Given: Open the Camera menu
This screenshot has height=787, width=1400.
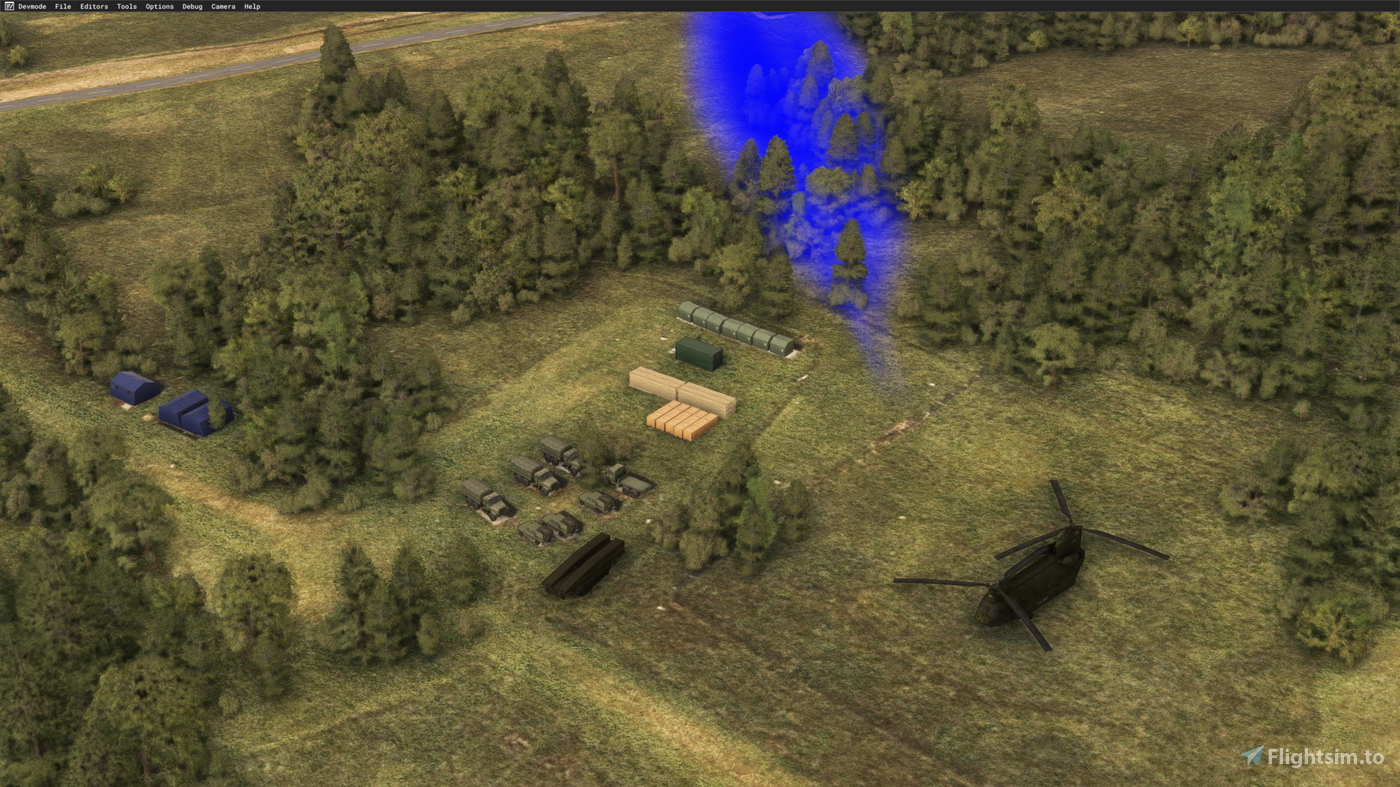Looking at the screenshot, I should pos(221,4).
